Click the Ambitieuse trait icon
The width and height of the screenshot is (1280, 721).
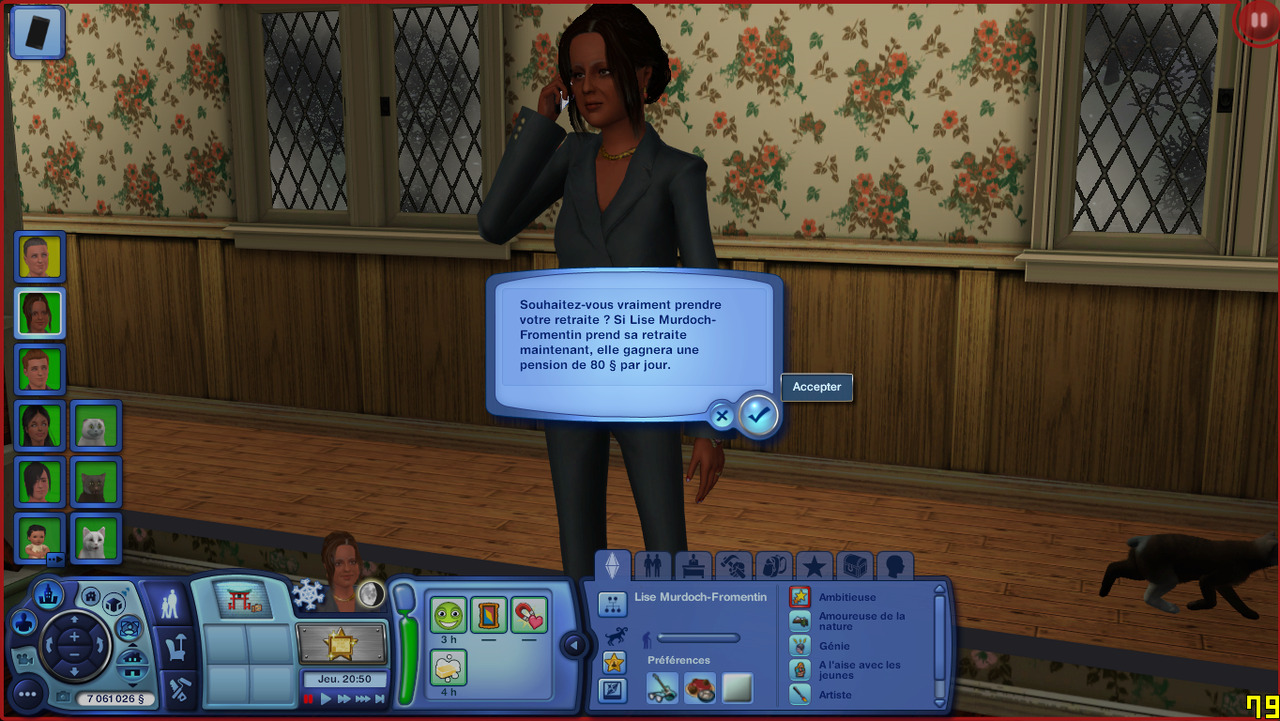pyautogui.click(x=800, y=597)
